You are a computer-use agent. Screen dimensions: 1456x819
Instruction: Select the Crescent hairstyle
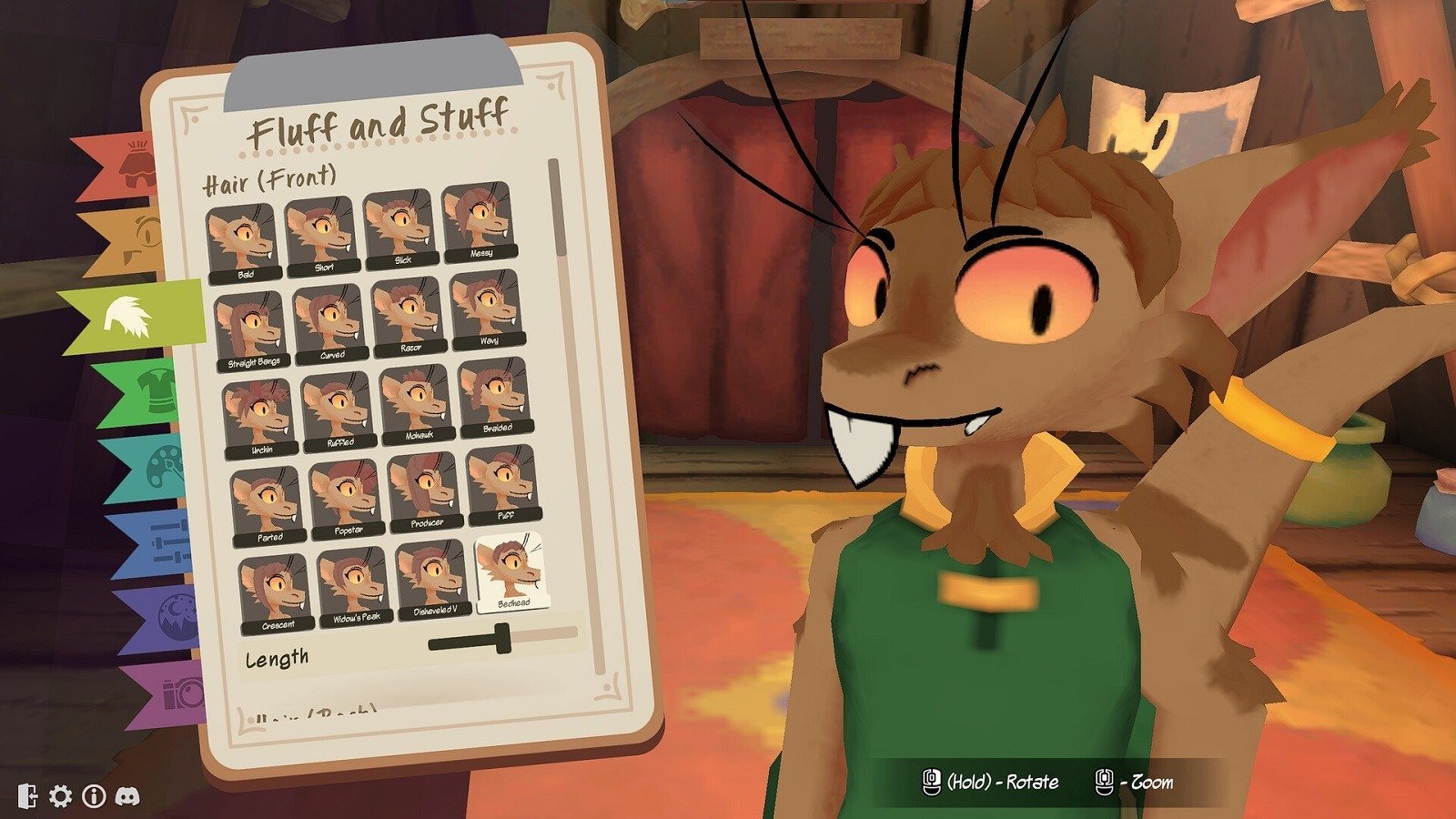point(276,594)
